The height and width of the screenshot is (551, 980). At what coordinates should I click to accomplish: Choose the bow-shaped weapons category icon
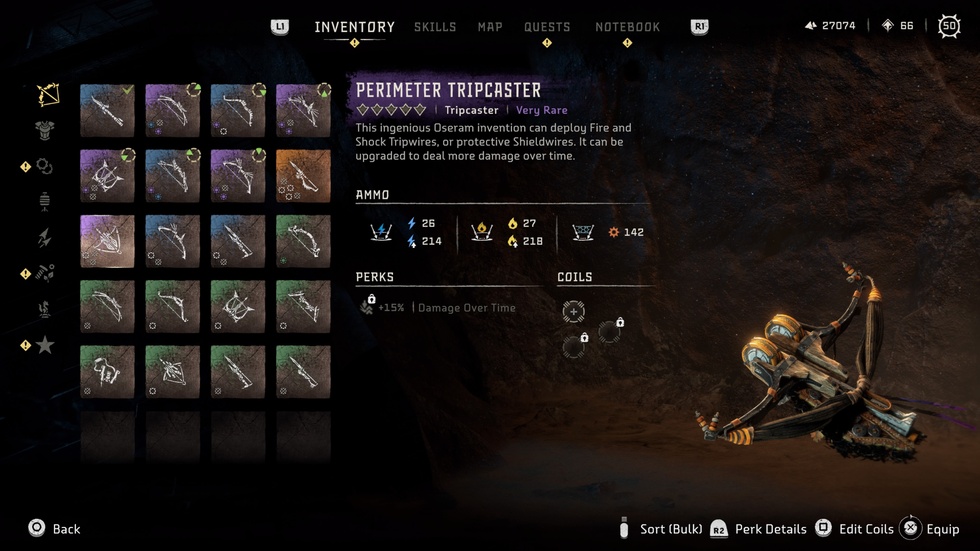[47, 95]
